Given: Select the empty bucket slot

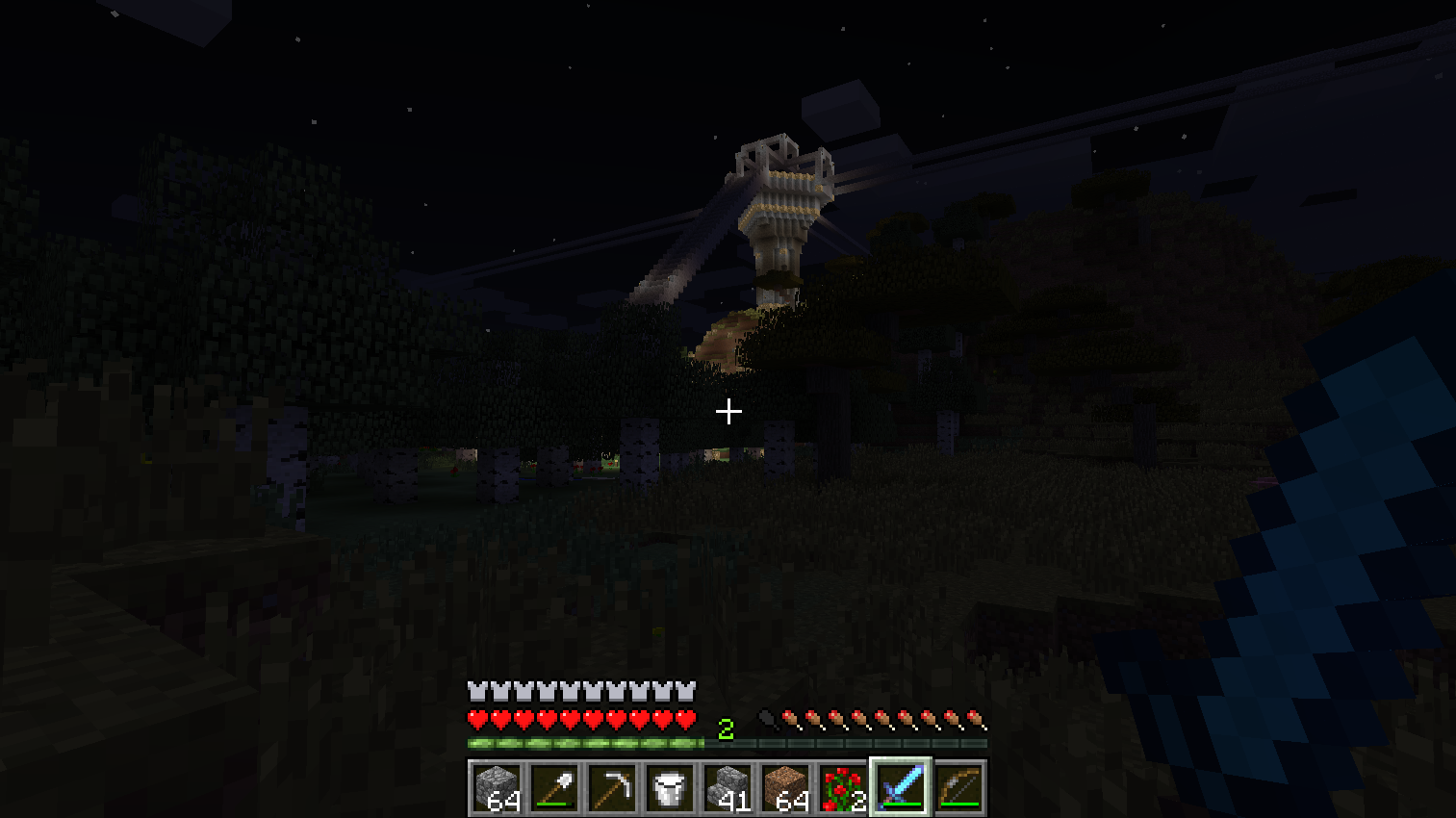Looking at the screenshot, I should [x=670, y=788].
